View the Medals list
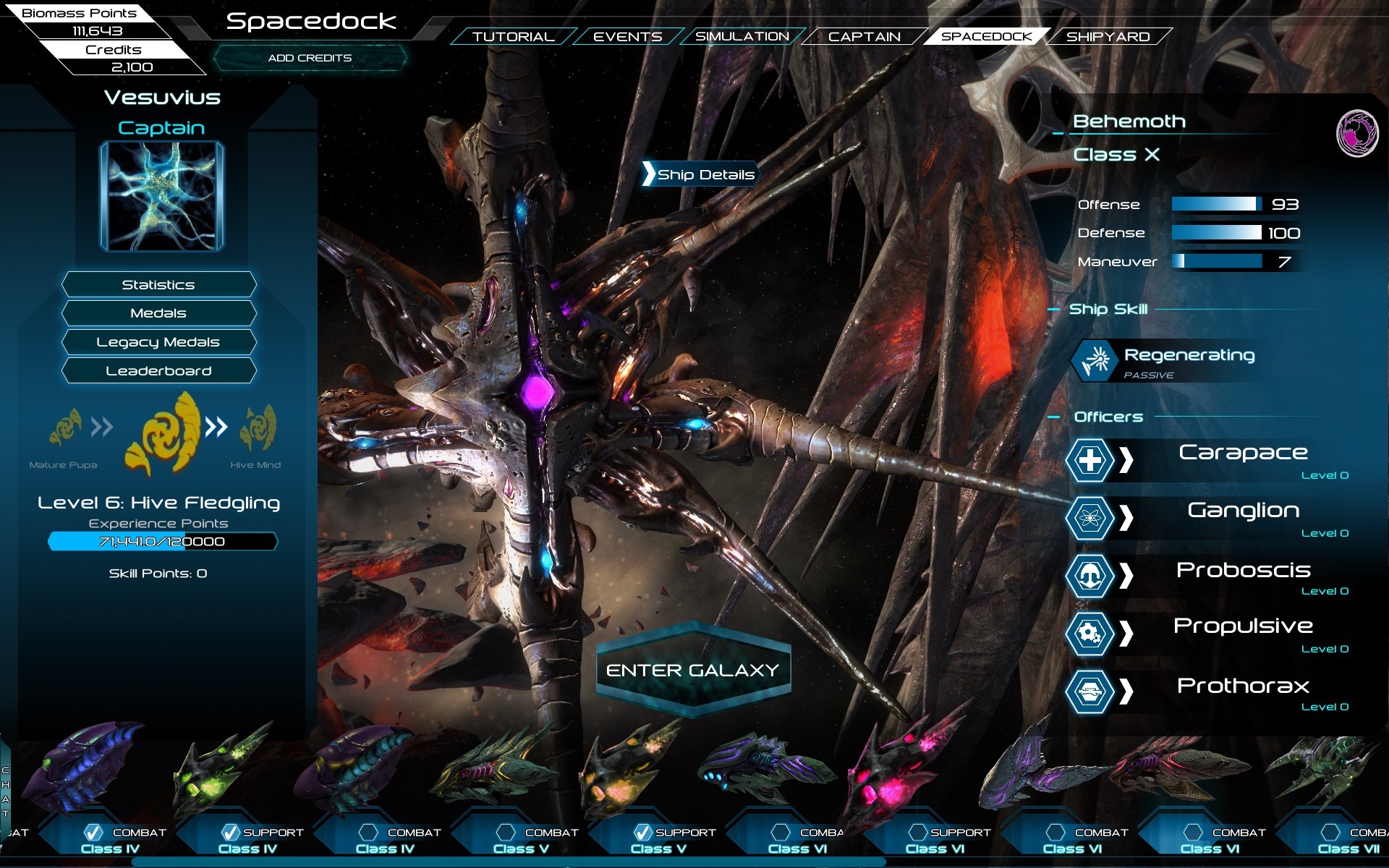 pyautogui.click(x=158, y=313)
